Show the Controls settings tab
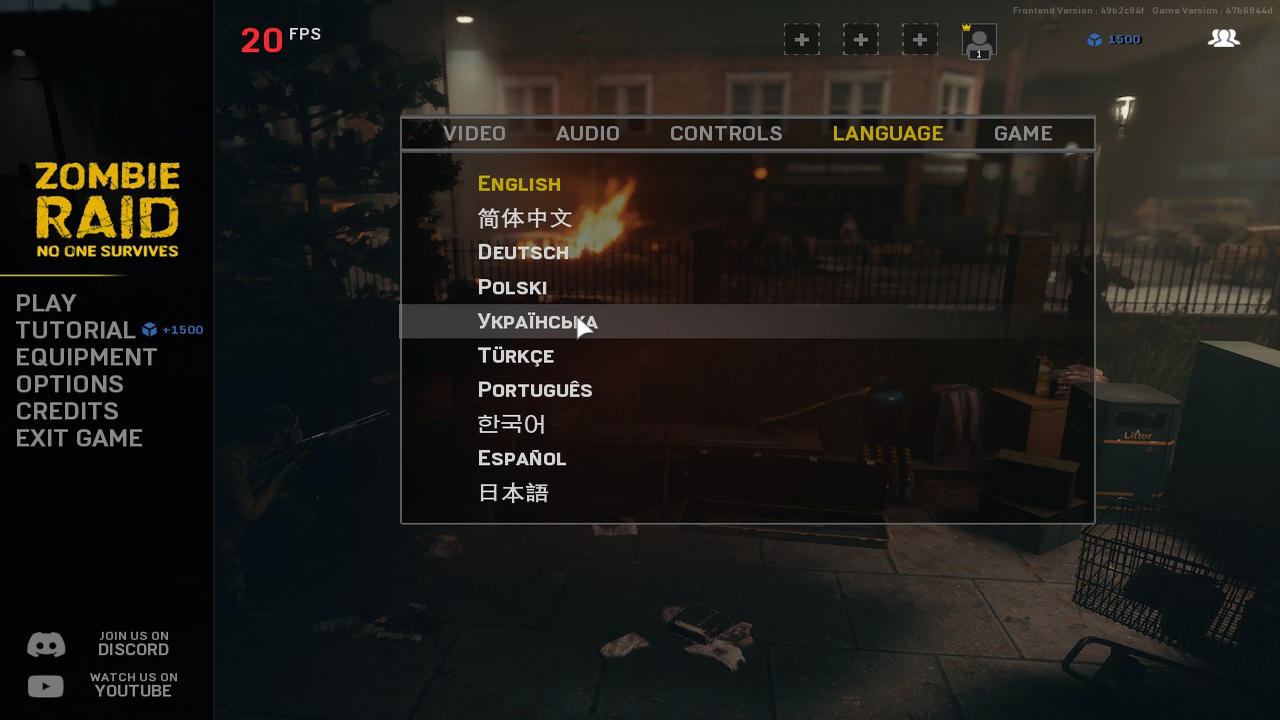The width and height of the screenshot is (1280, 720). tap(726, 134)
